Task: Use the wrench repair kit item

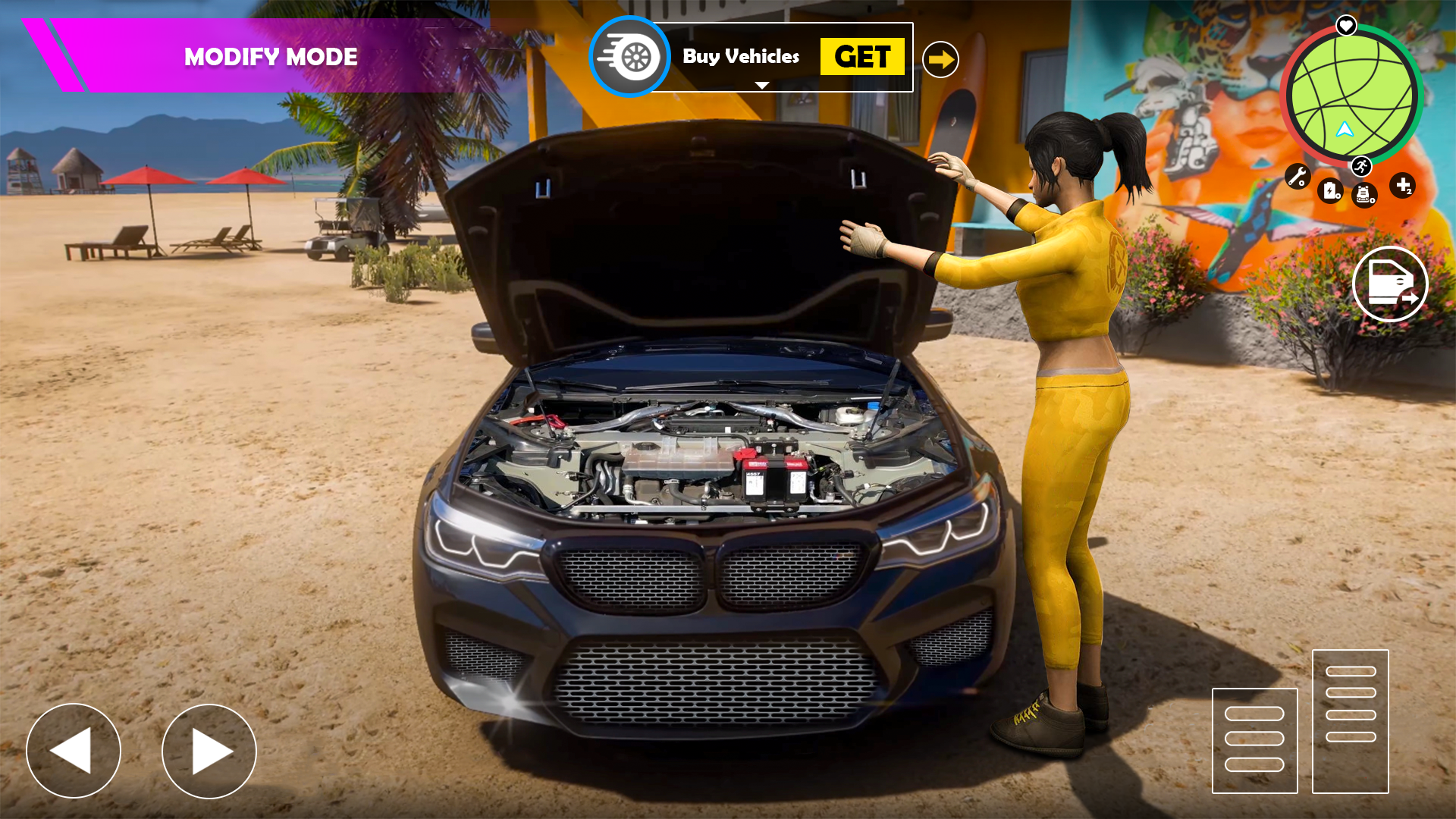Action: point(1298,177)
